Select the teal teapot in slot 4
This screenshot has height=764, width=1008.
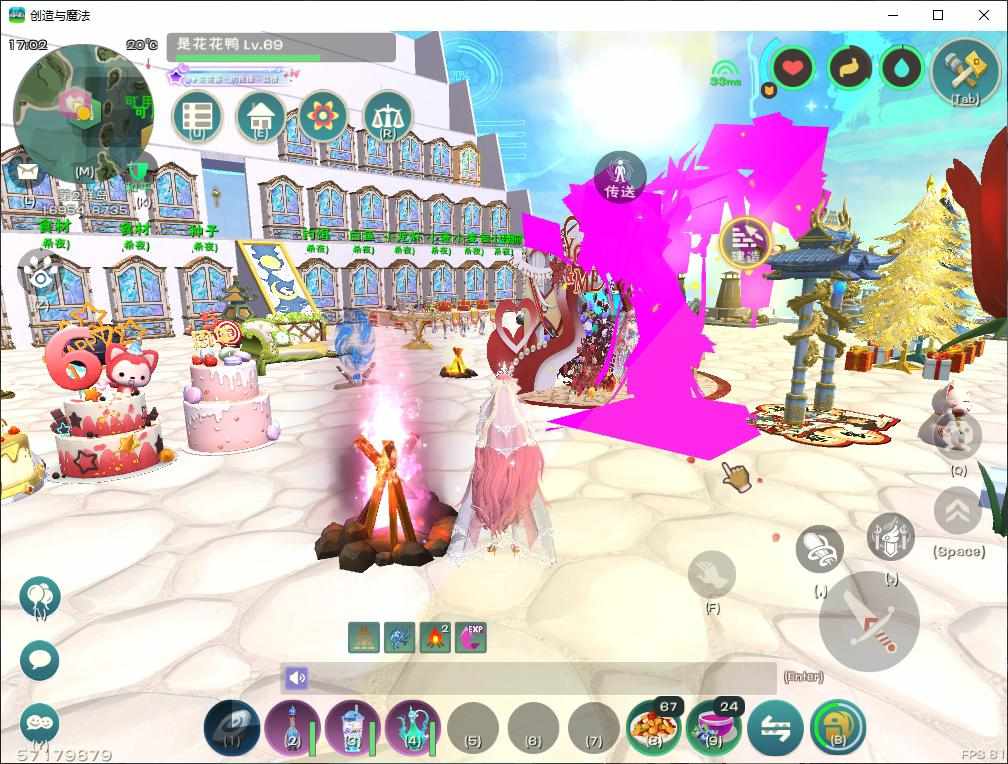click(x=412, y=727)
